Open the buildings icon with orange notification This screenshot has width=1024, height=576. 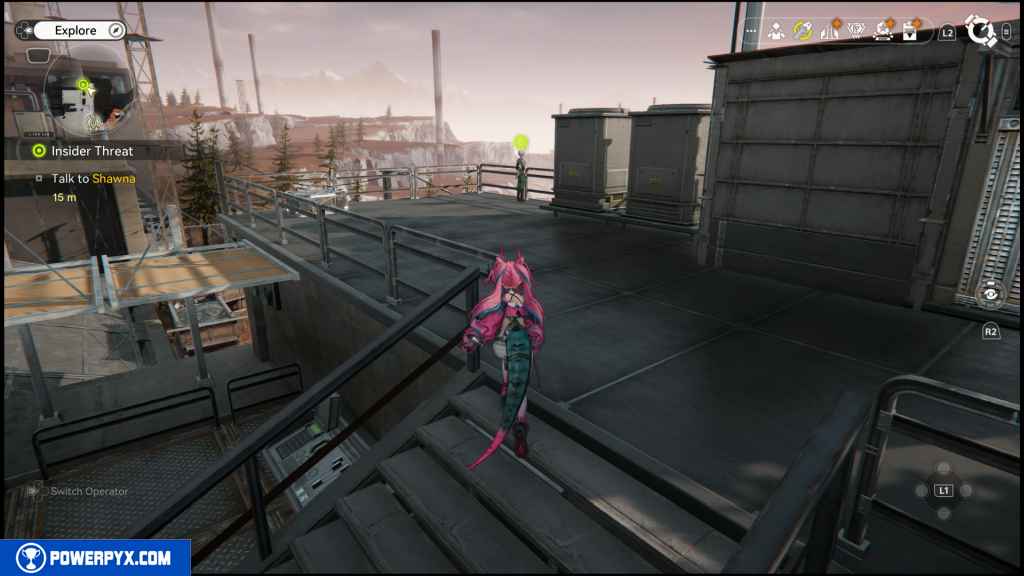(830, 31)
